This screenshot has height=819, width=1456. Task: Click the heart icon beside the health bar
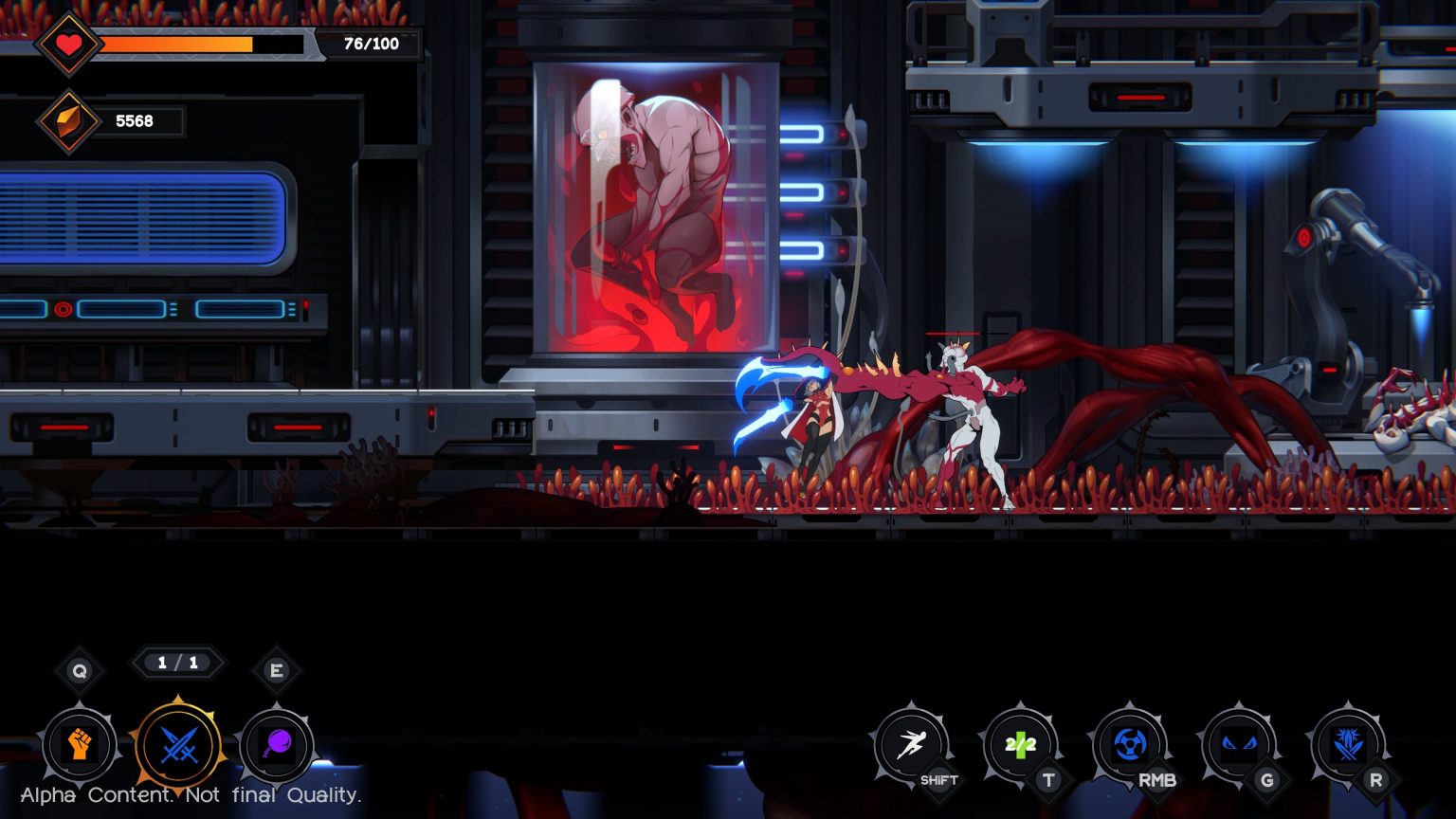pos(68,44)
